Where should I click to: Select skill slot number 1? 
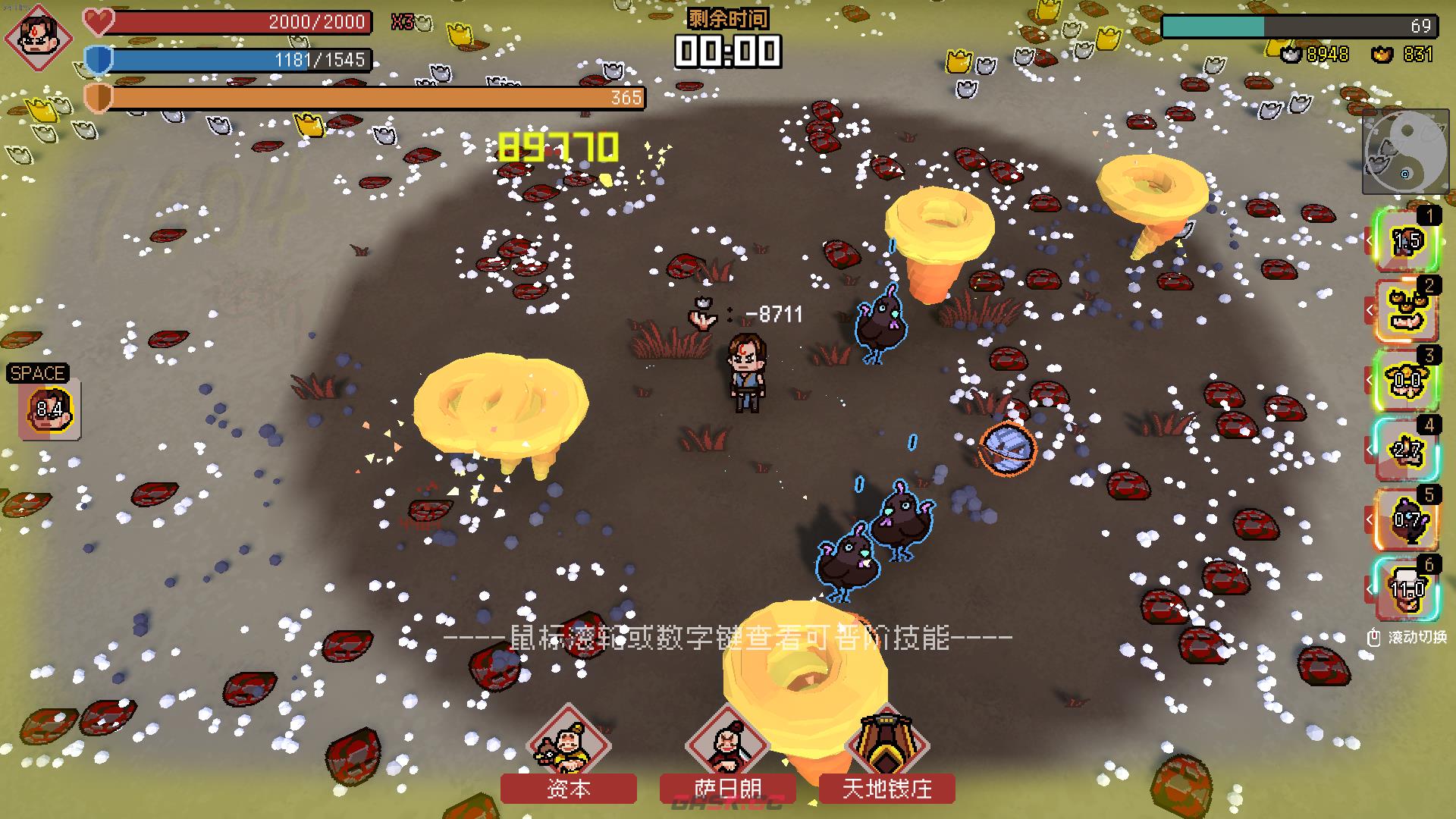(1407, 241)
